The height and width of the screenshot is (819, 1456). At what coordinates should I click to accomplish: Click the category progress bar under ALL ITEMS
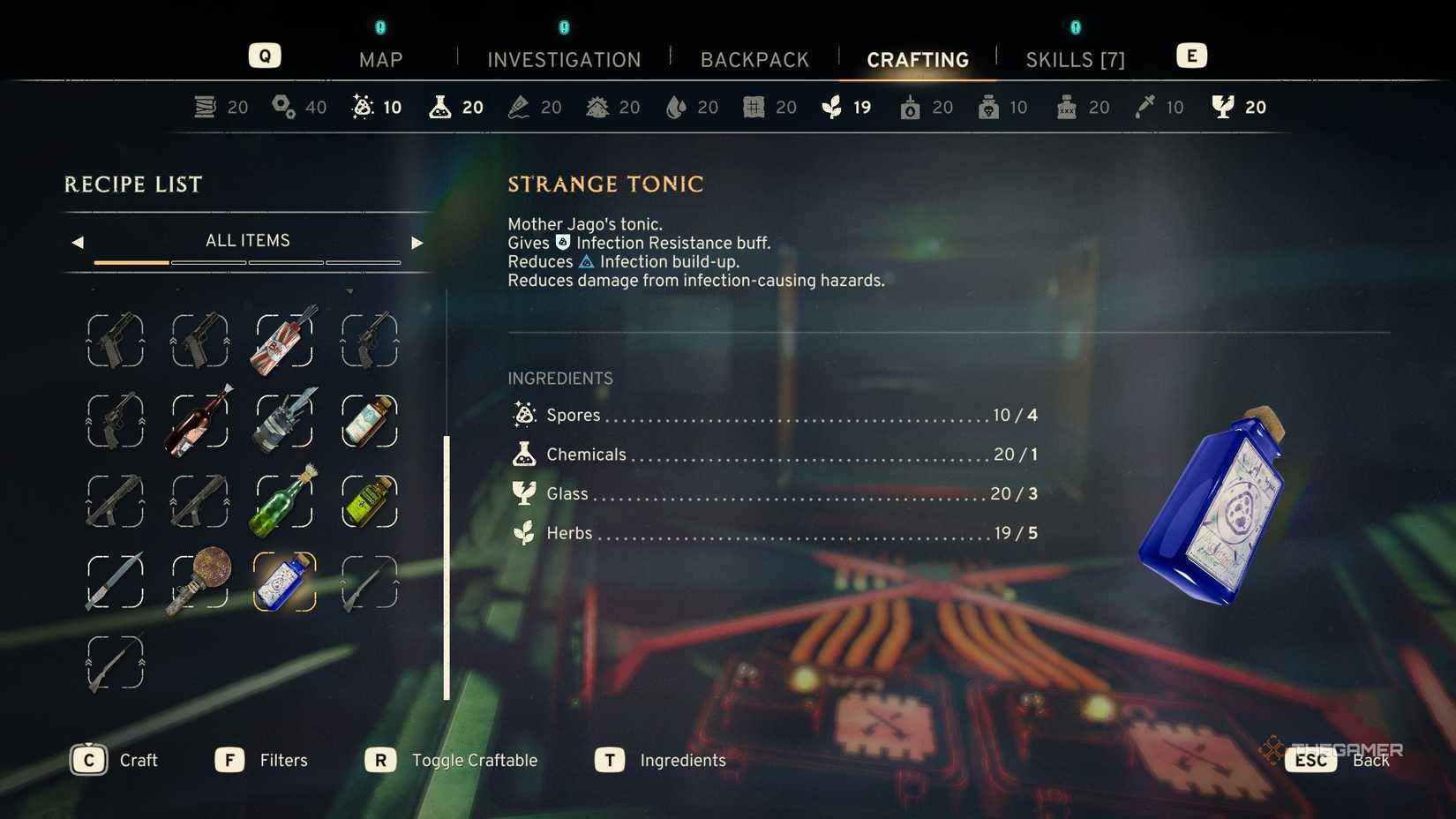pyautogui.click(x=247, y=262)
